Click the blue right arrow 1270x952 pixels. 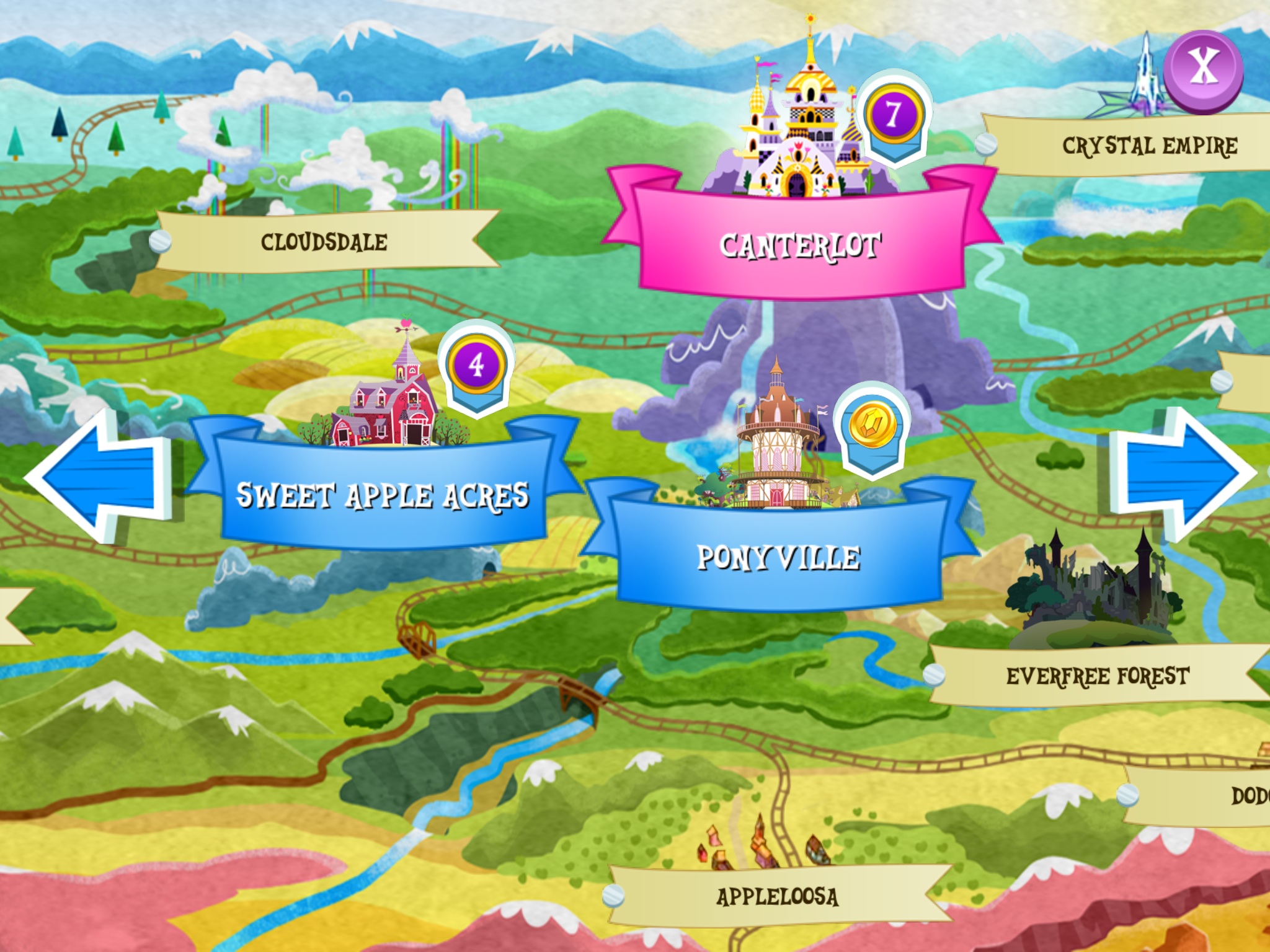1180,474
